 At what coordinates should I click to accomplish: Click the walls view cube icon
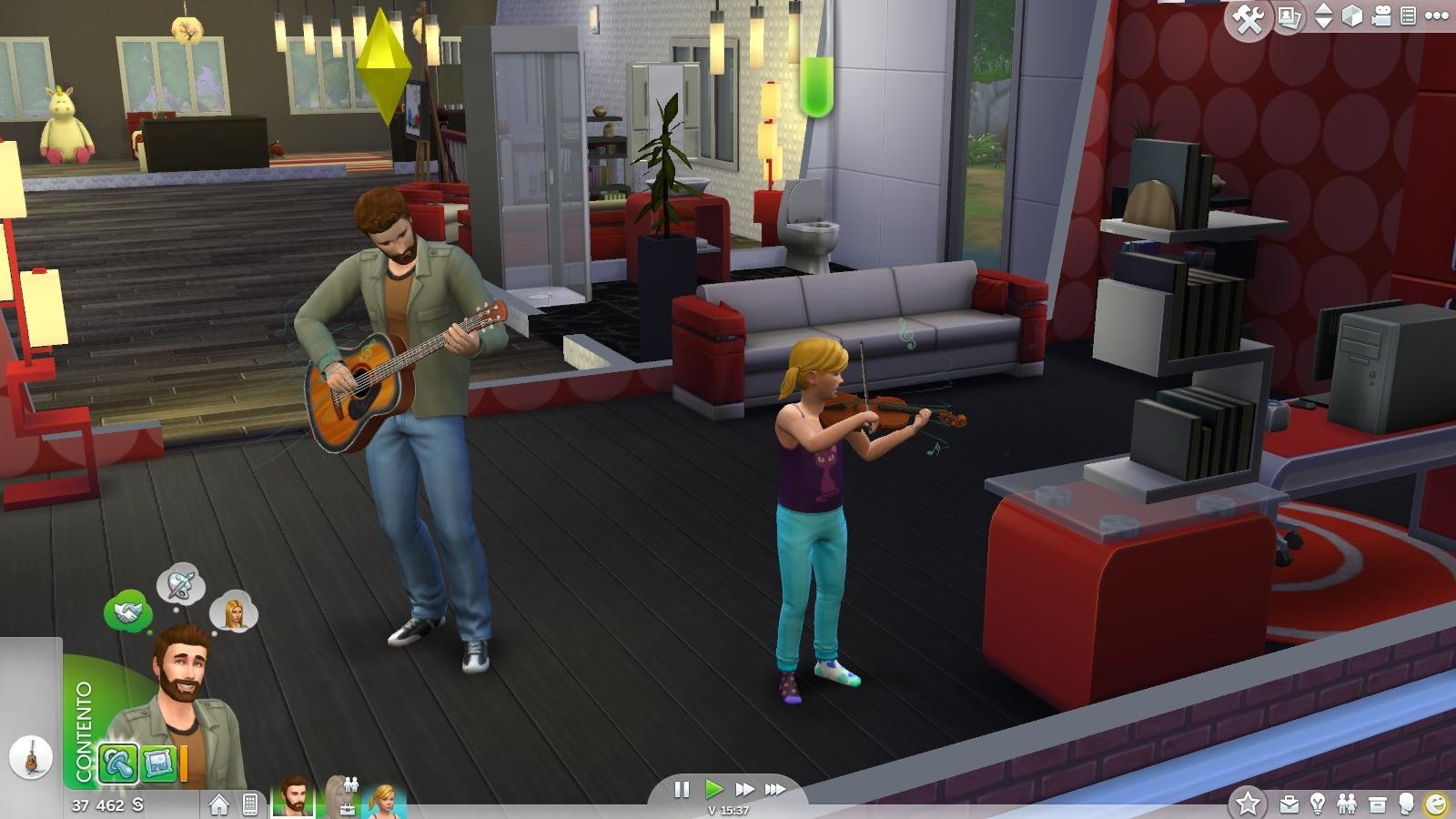[x=1353, y=15]
